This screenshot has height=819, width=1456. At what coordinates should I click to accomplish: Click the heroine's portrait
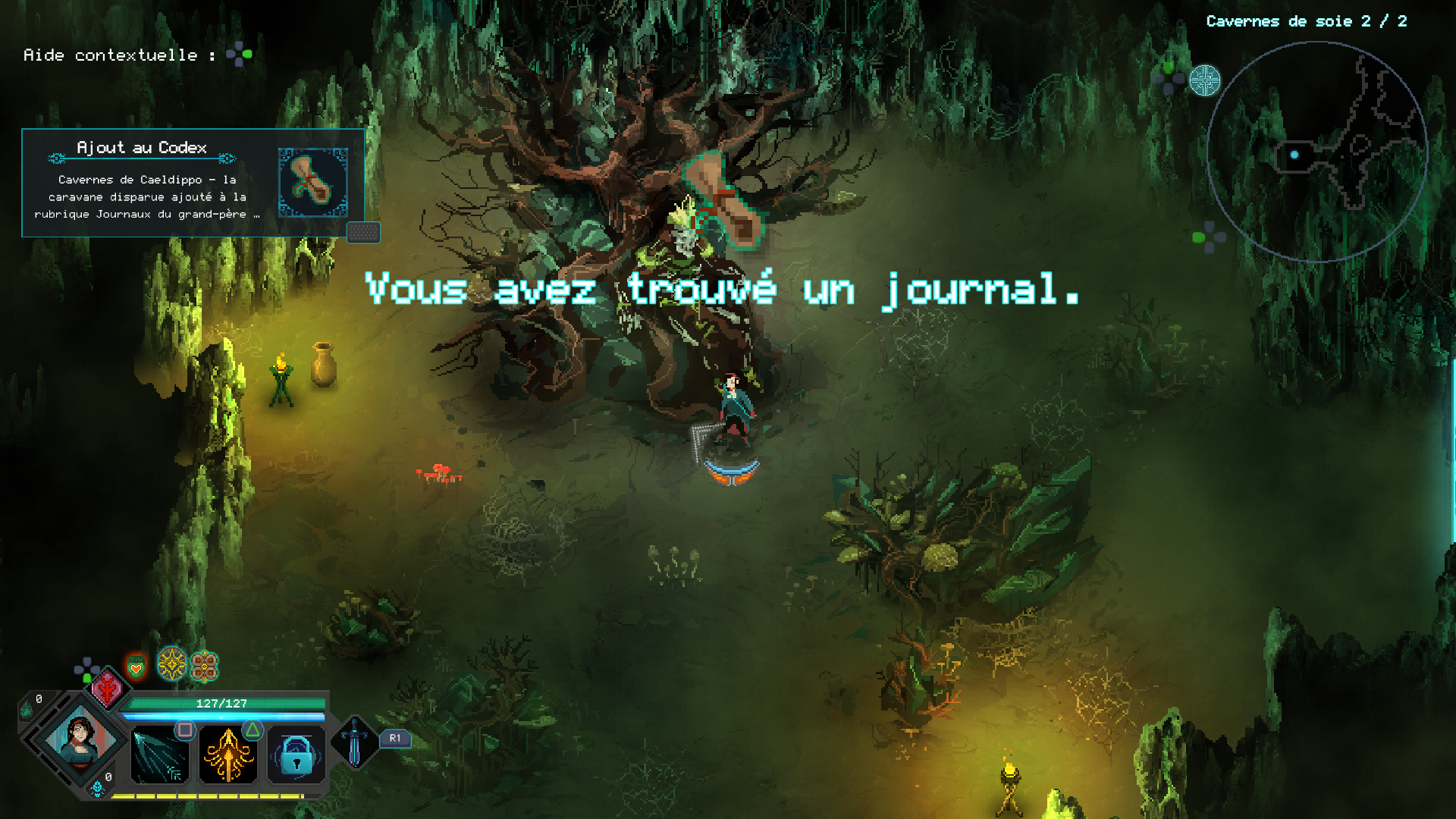click(80, 738)
